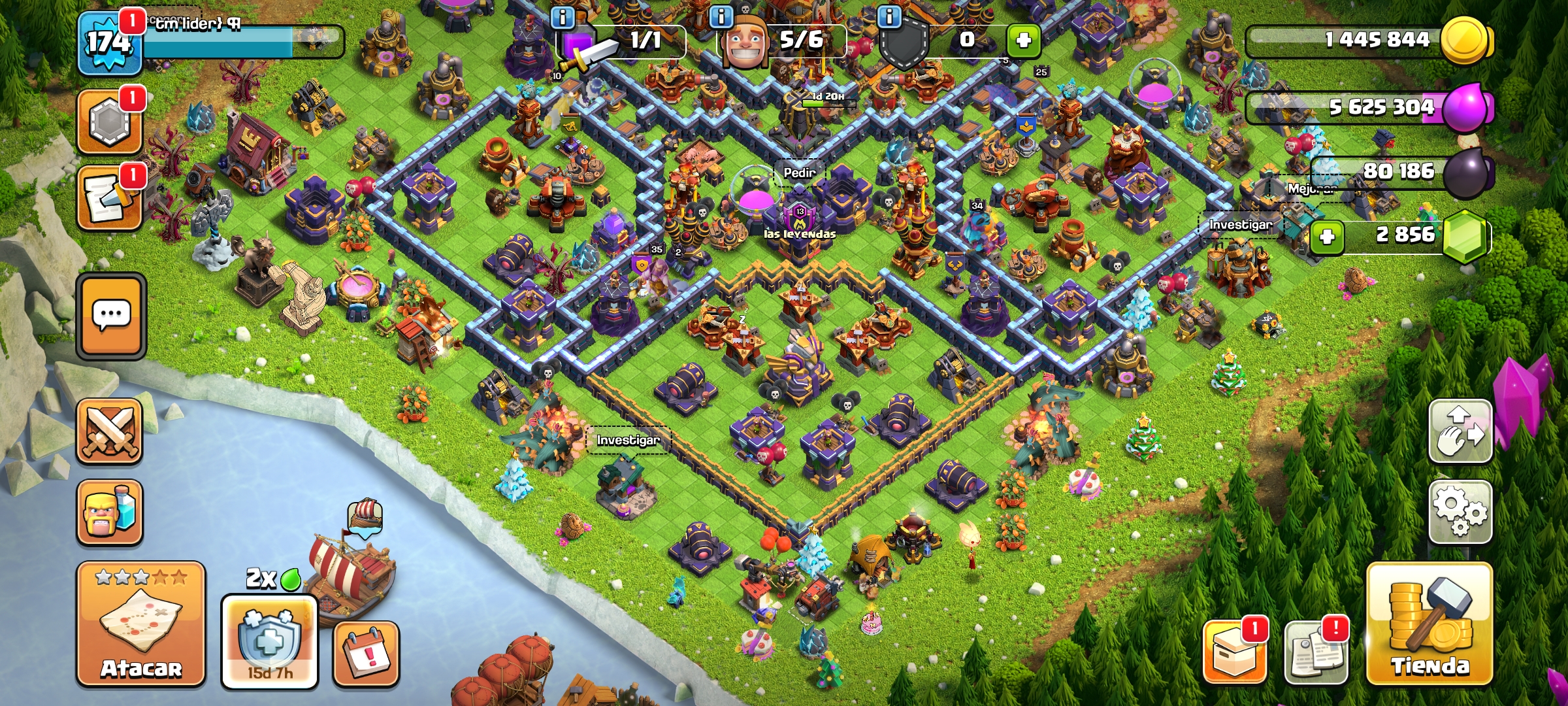Viewport: 1568px width, 706px height.
Task: Click the shield timer showing 15d 7h
Action: (x=269, y=642)
